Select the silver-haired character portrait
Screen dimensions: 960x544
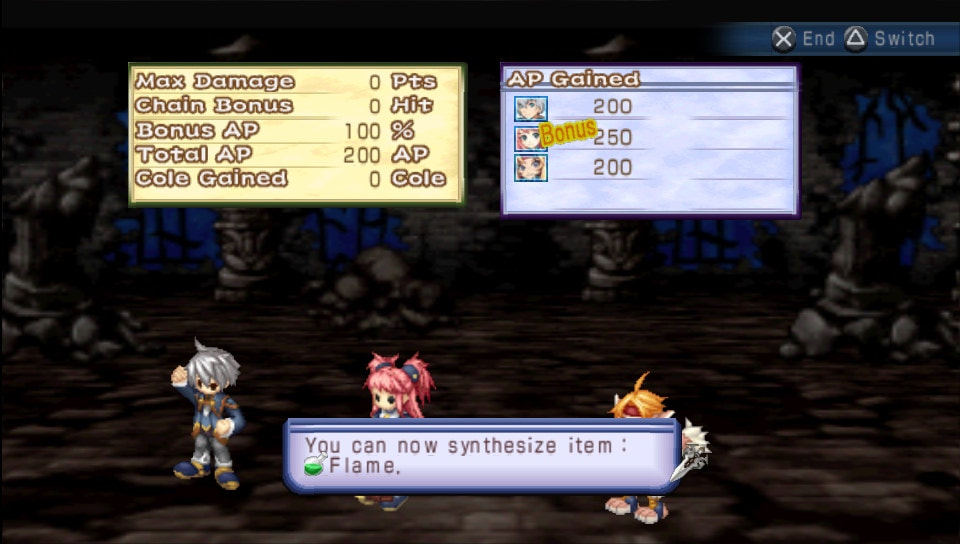(530, 108)
